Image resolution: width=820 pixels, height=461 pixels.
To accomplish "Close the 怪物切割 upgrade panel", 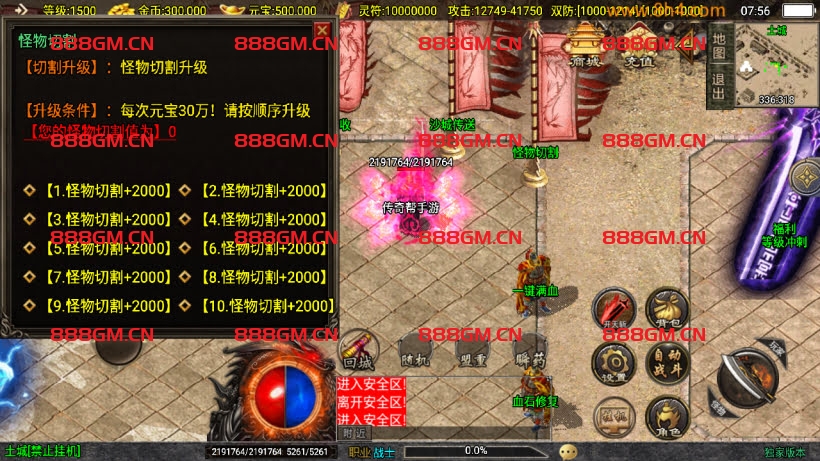I will pos(322,31).
